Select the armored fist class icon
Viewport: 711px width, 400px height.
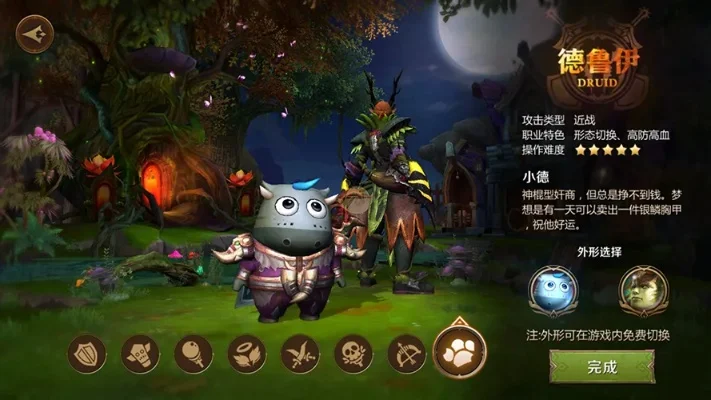140,353
